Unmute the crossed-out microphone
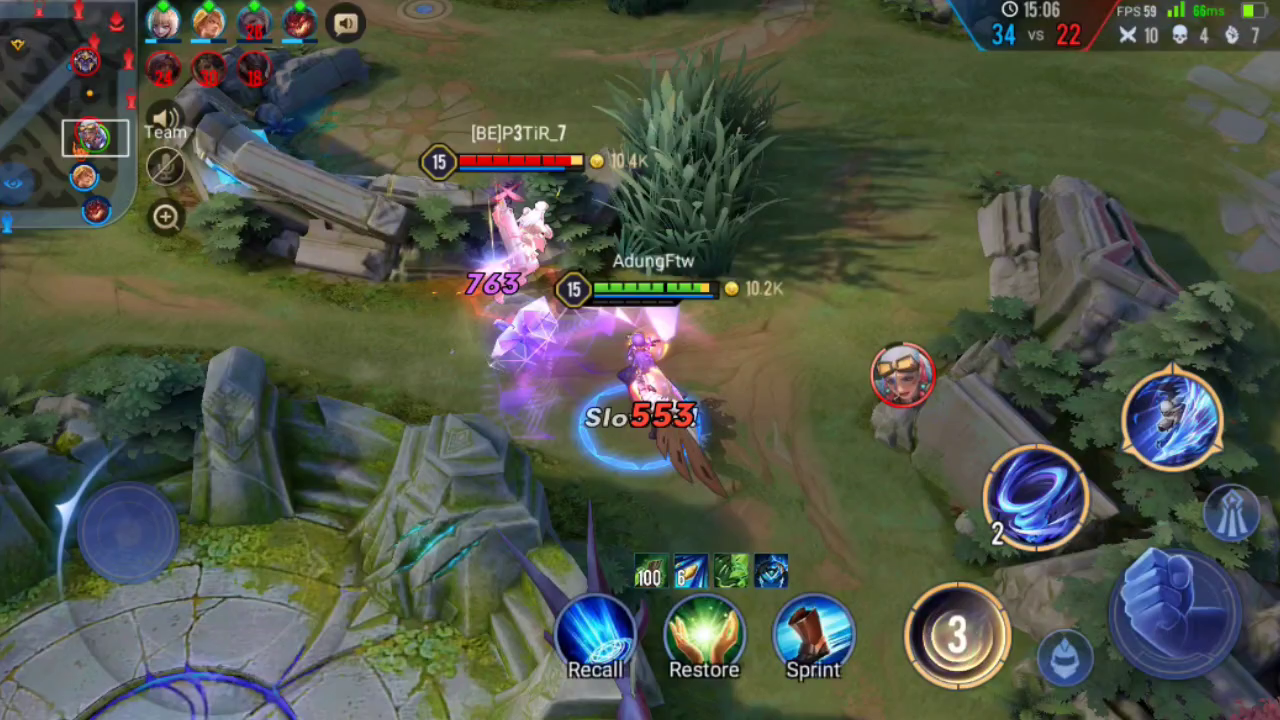This screenshot has width=1280, height=720. [164, 166]
